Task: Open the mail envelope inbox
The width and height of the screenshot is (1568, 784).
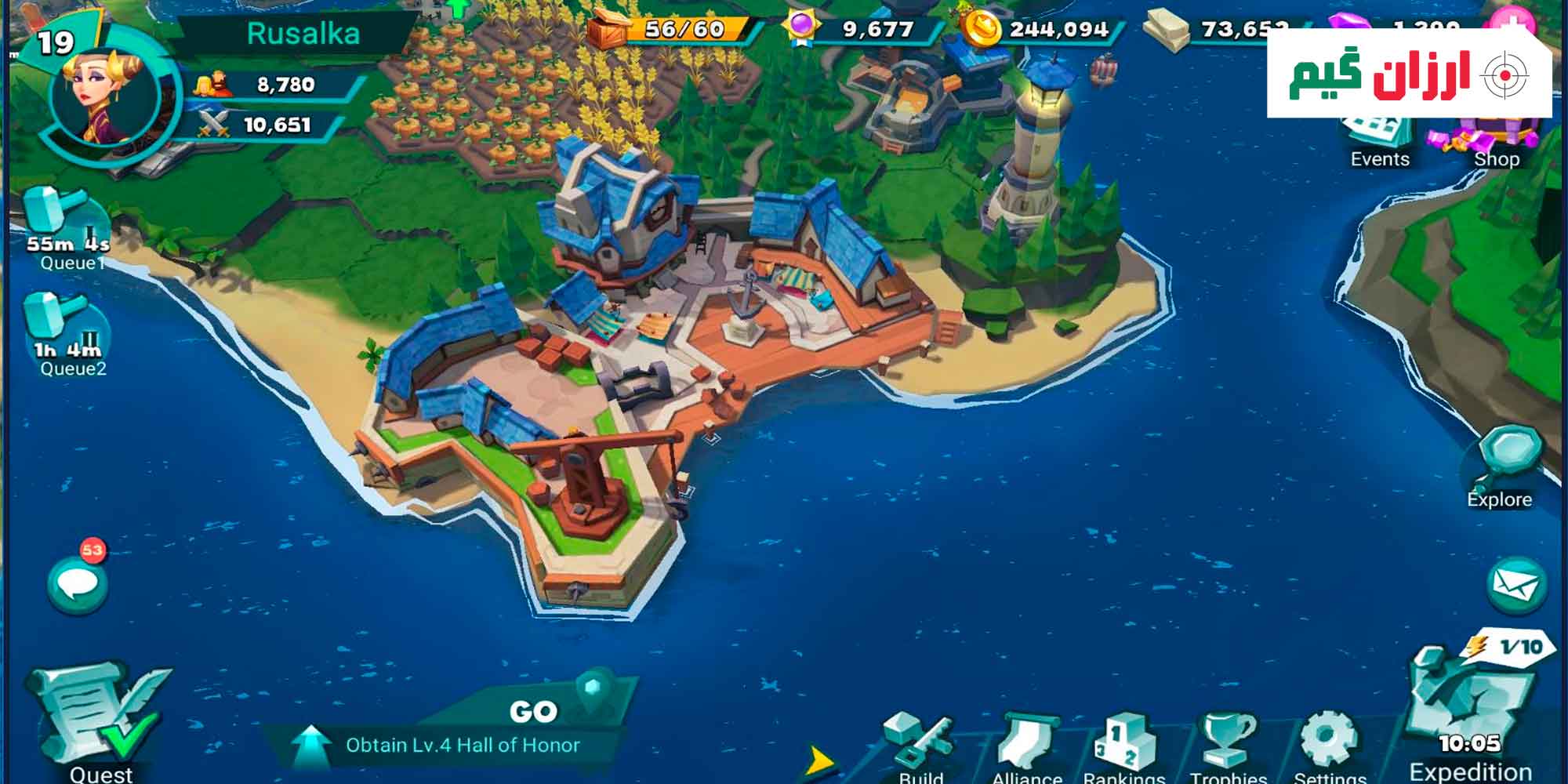Action: tap(1516, 585)
